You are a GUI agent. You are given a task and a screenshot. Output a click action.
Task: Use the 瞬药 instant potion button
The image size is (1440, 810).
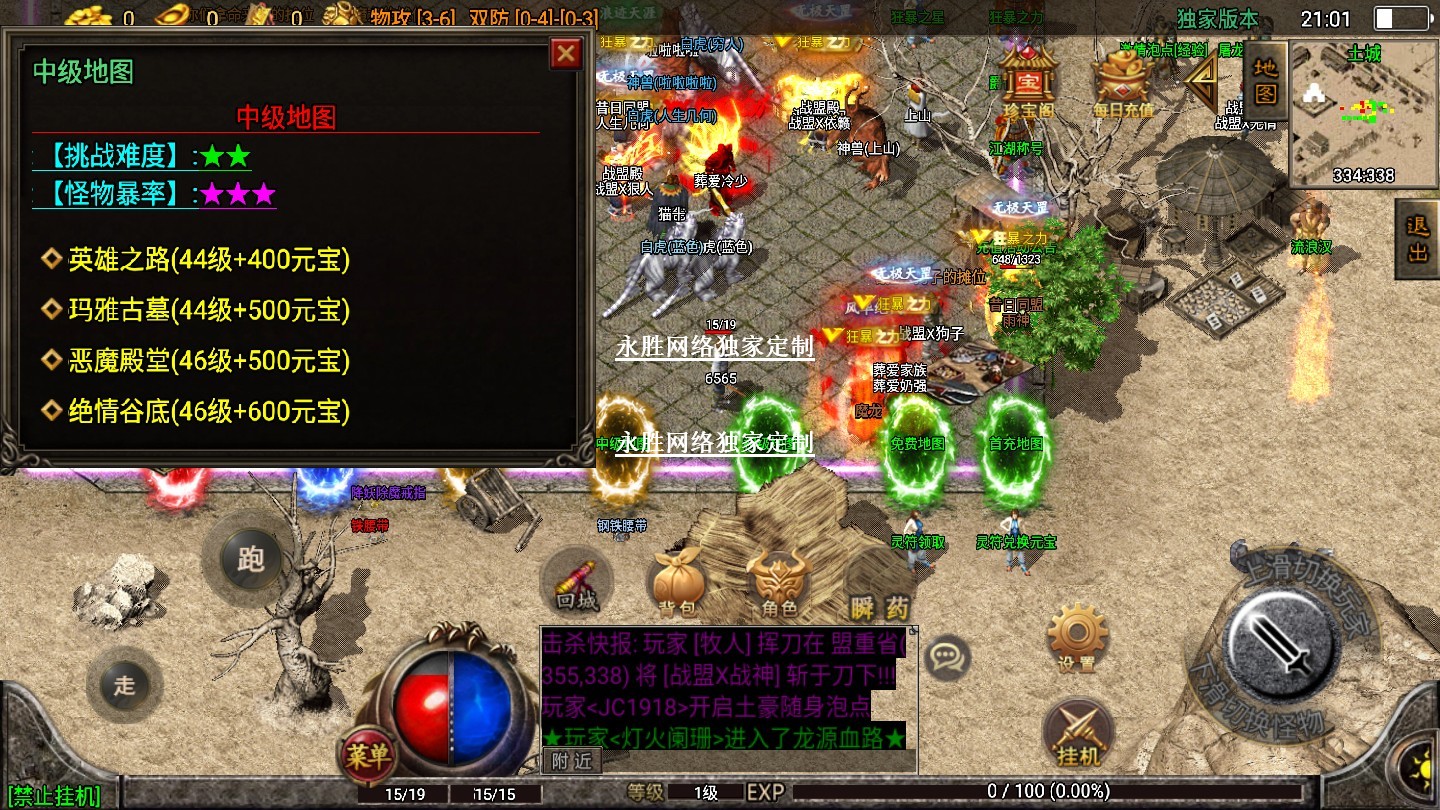point(881,606)
